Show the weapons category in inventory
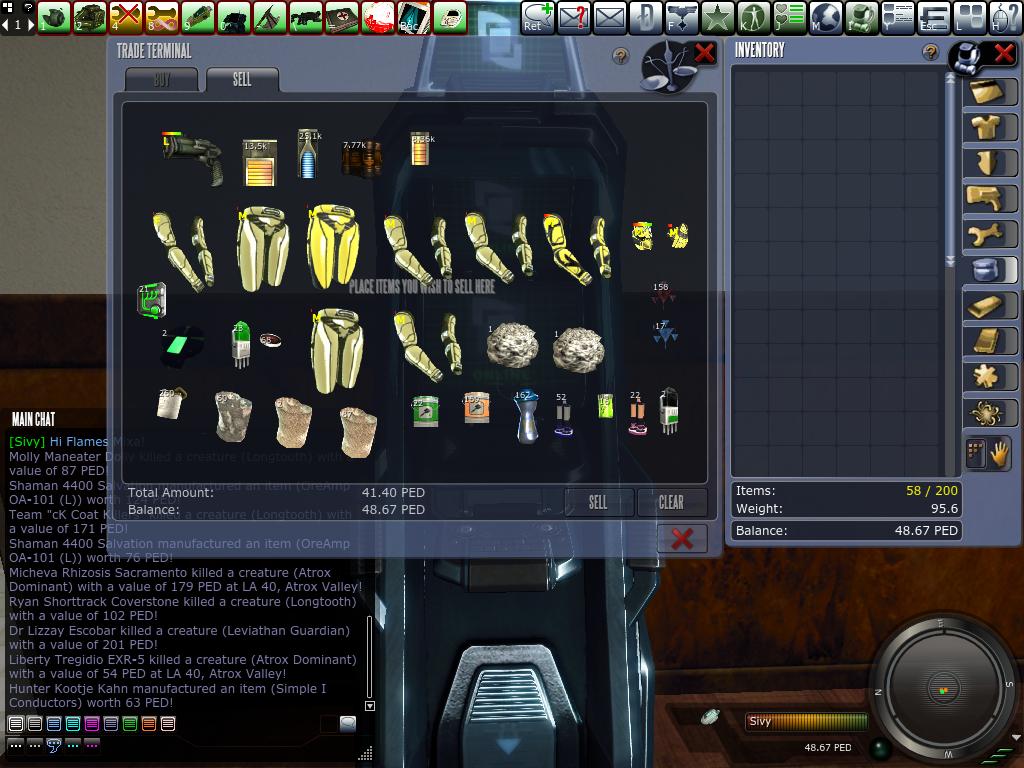The image size is (1024, 768). pyautogui.click(x=989, y=197)
